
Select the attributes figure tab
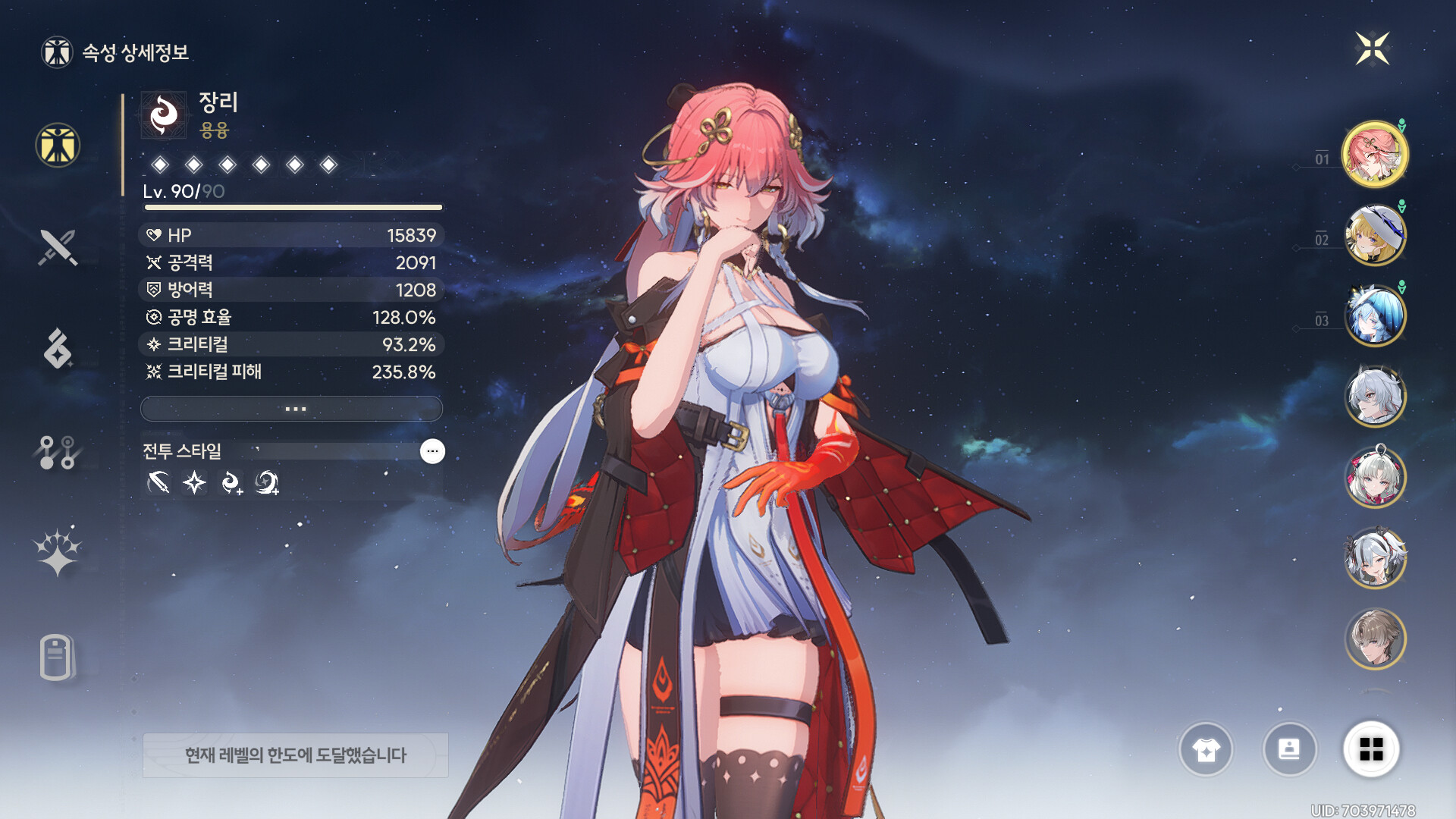(x=58, y=145)
